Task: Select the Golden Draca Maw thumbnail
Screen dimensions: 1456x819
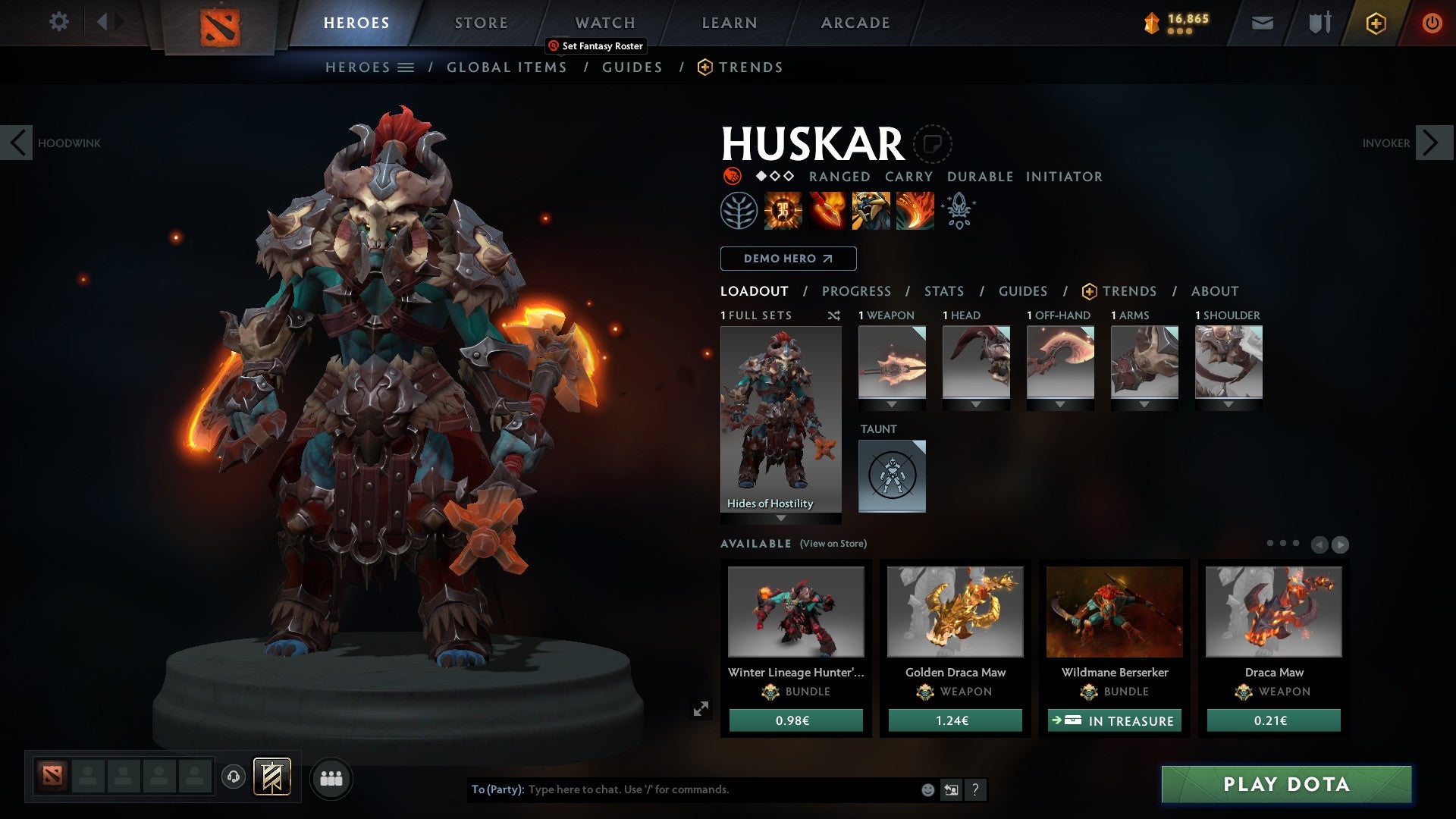Action: coord(955,611)
